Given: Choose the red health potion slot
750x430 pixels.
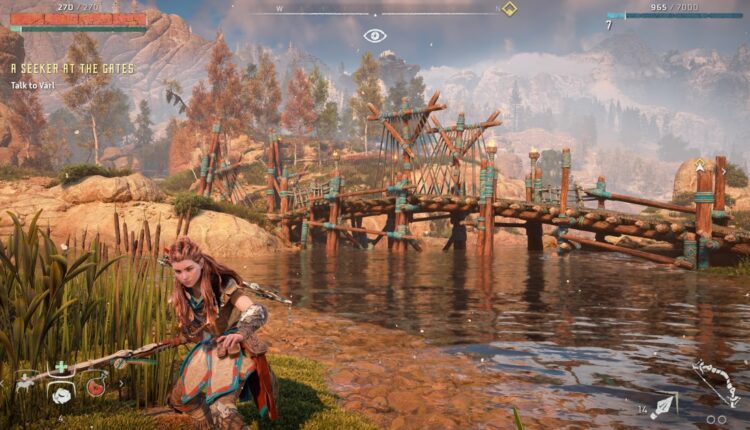Looking at the screenshot, I should click(x=96, y=386).
